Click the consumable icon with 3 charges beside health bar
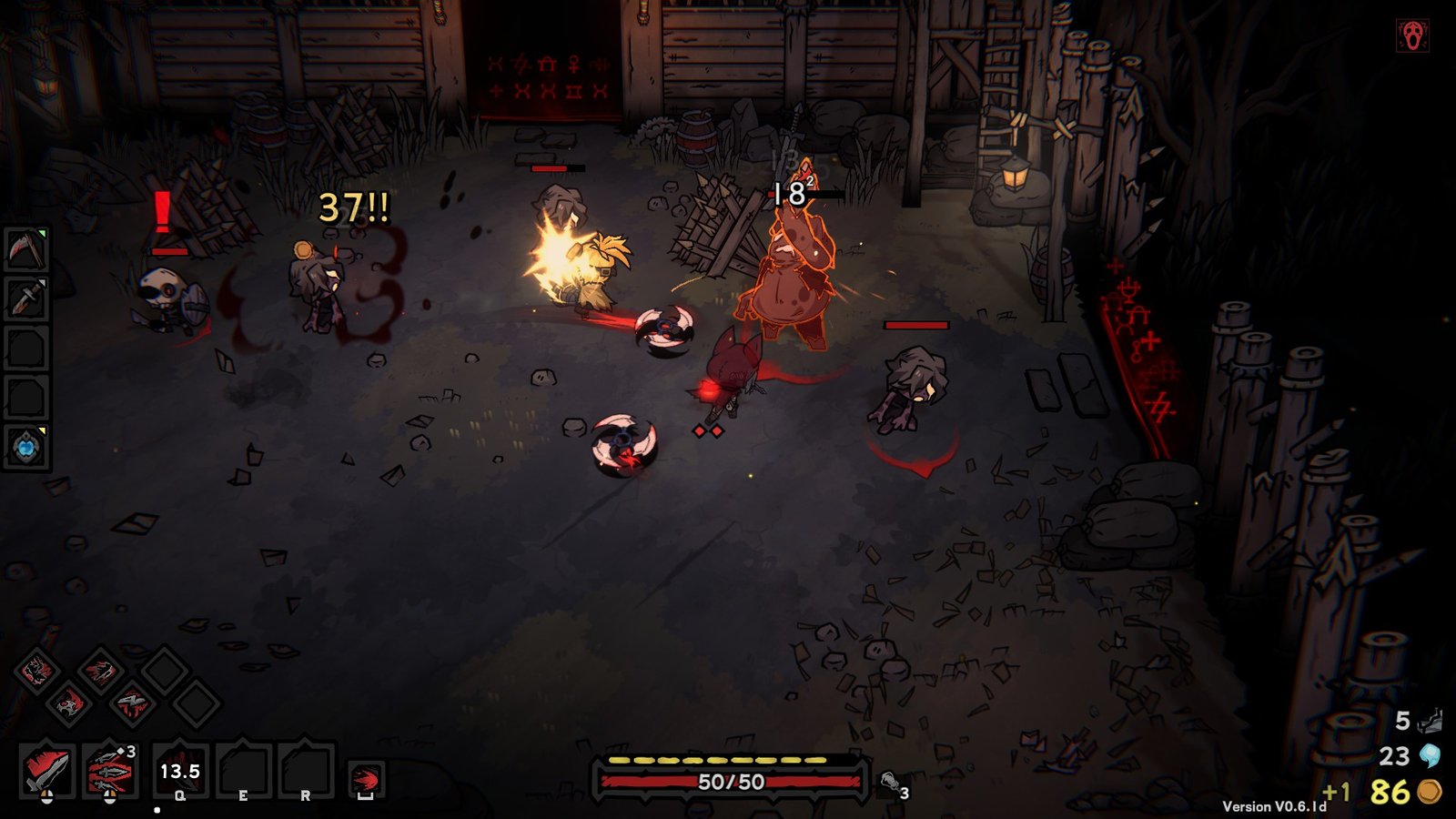The height and width of the screenshot is (819, 1456). pos(890,780)
